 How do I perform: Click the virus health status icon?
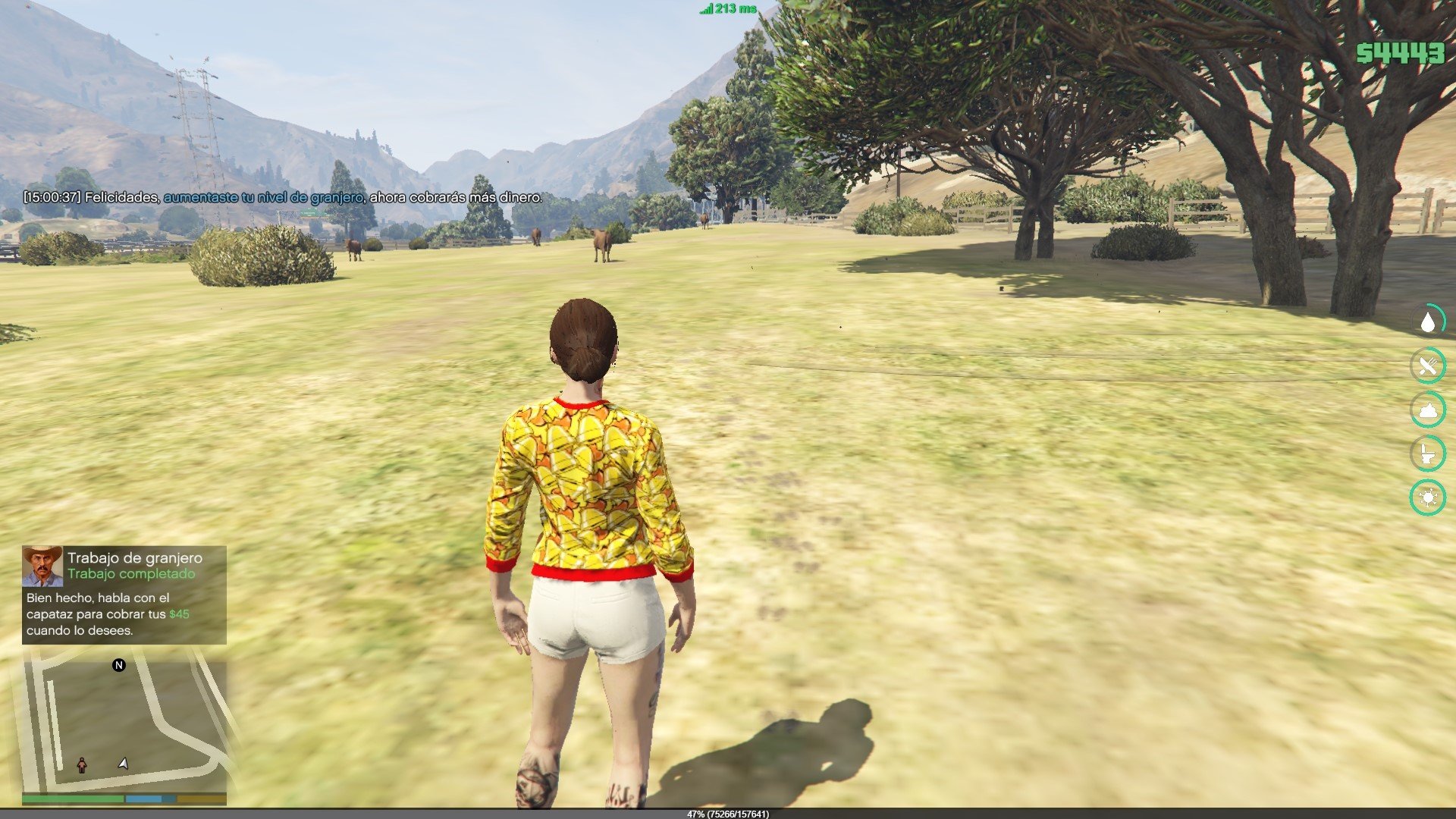(x=1428, y=497)
